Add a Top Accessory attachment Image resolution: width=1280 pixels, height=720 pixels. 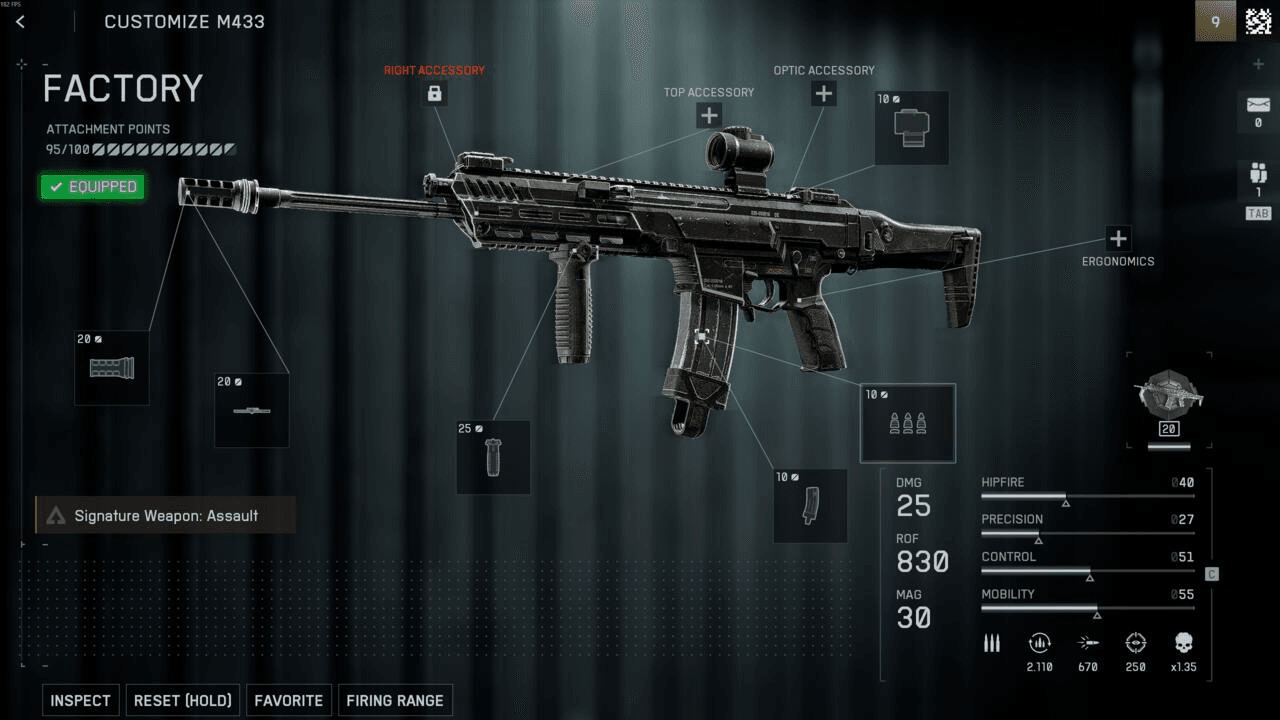(709, 115)
